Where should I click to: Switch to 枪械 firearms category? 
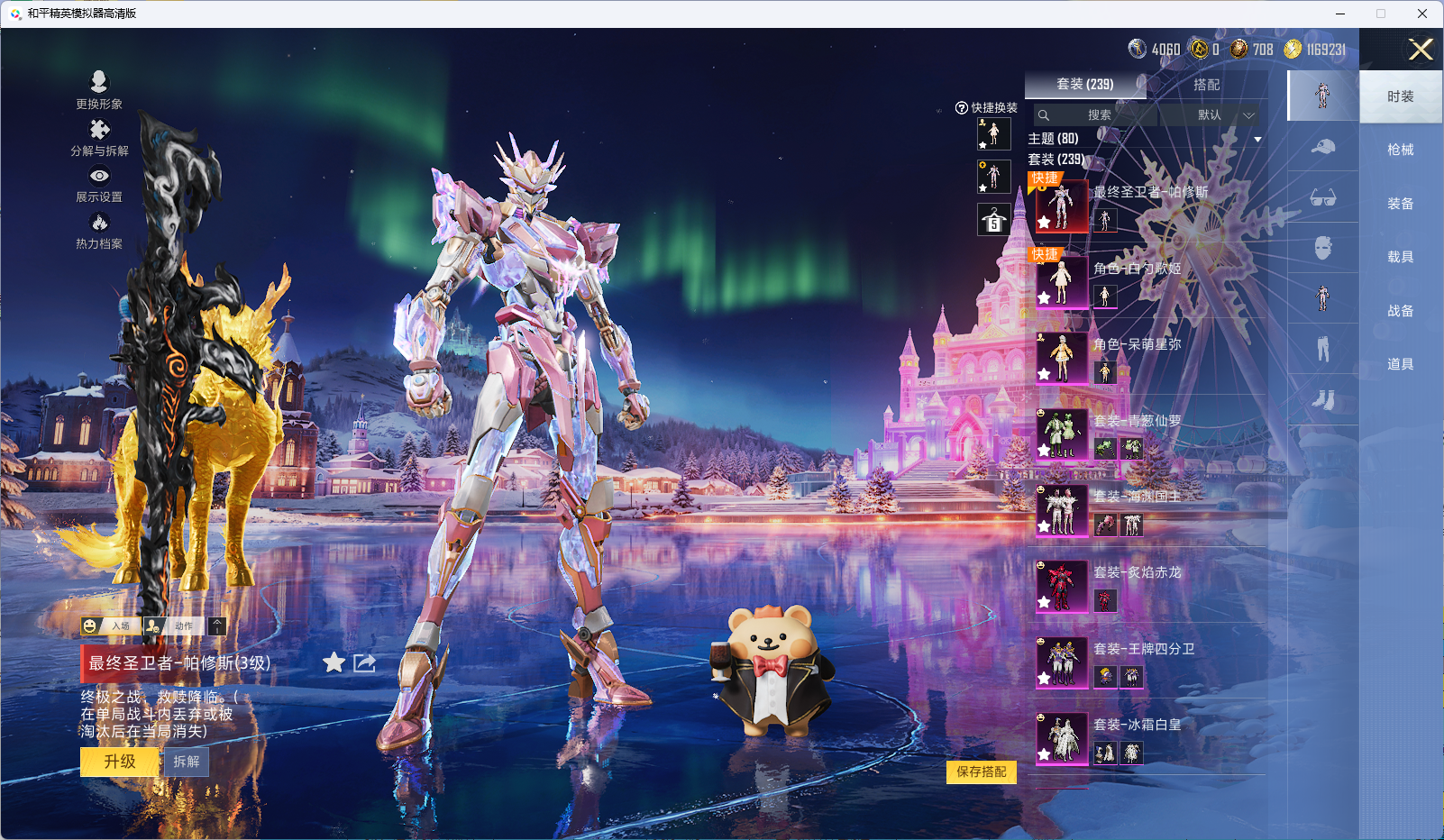point(1400,150)
